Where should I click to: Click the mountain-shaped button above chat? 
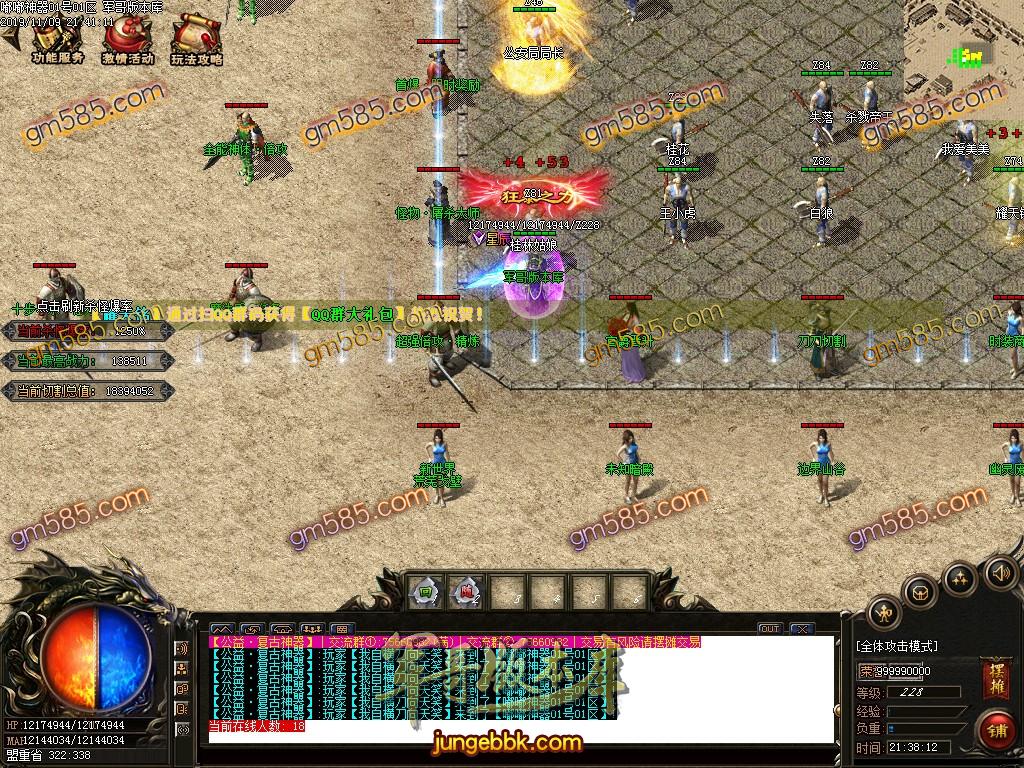pos(223,630)
